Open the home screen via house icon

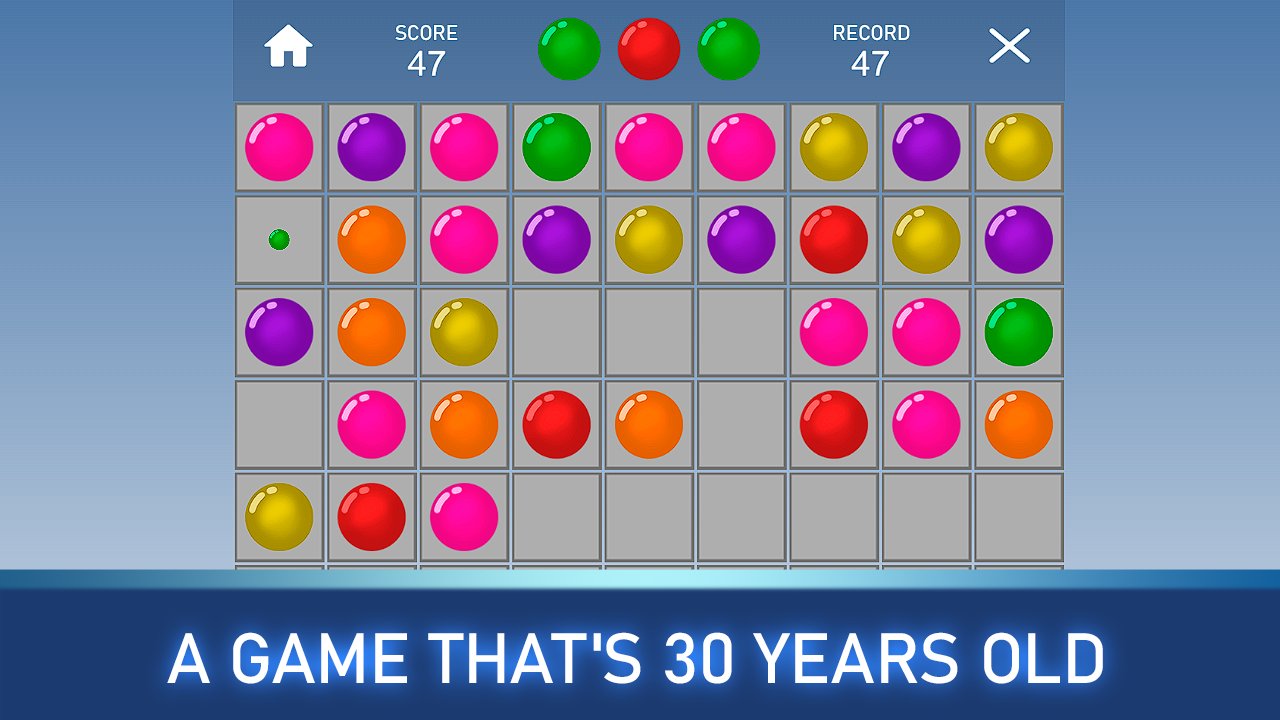pyautogui.click(x=287, y=45)
